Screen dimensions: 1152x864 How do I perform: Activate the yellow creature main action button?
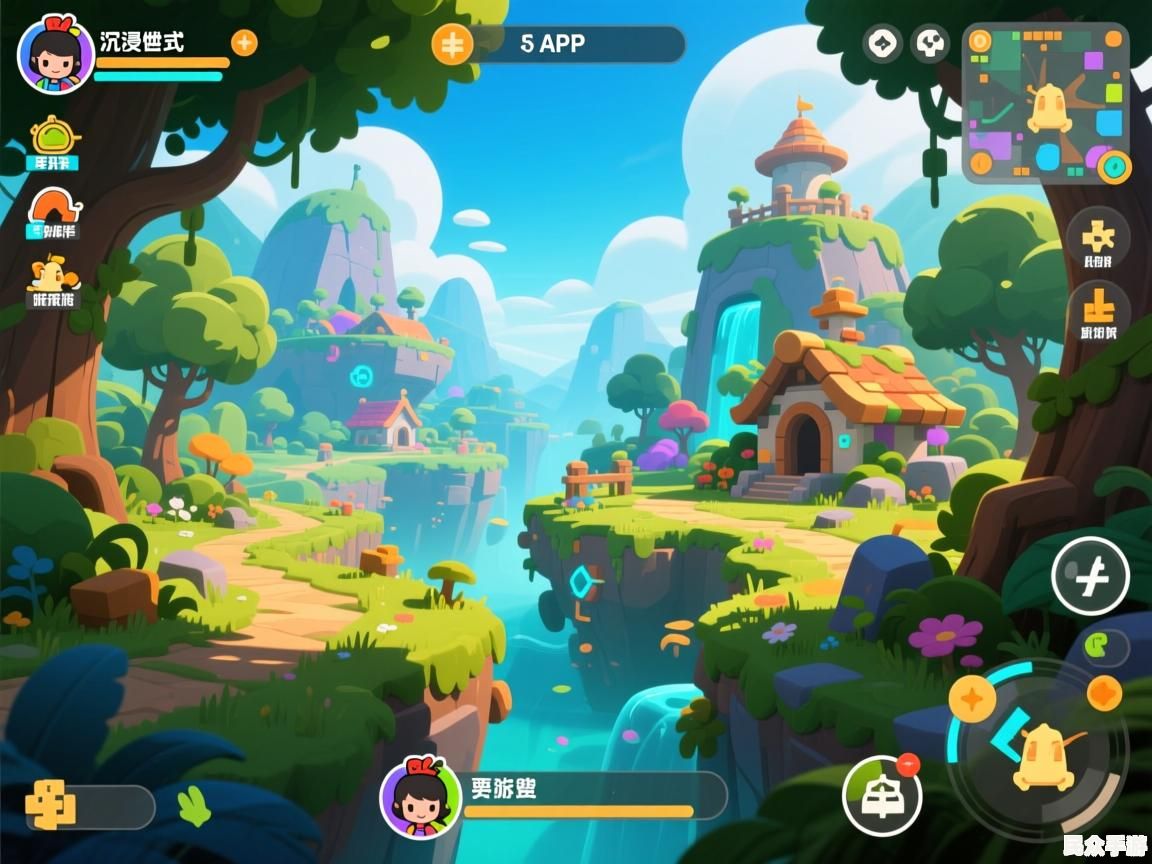point(1042,756)
